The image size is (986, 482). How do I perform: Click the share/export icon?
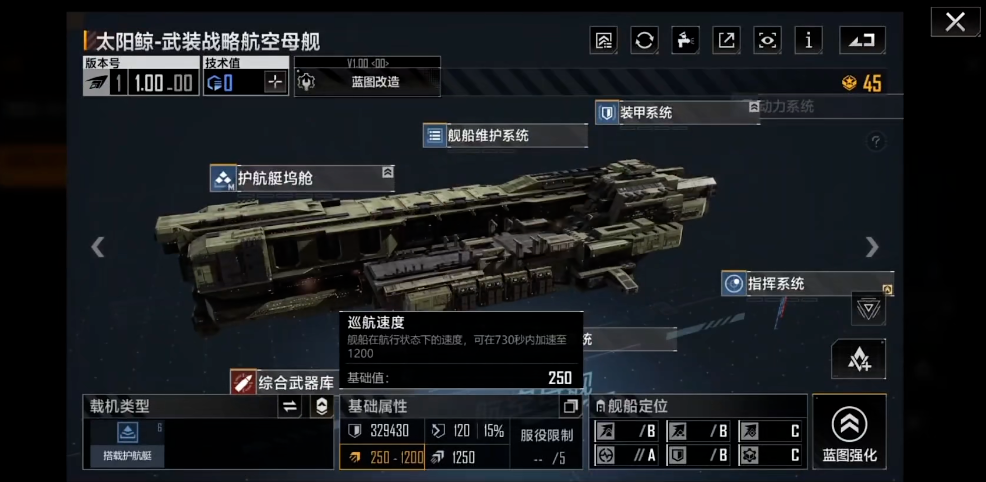(726, 40)
